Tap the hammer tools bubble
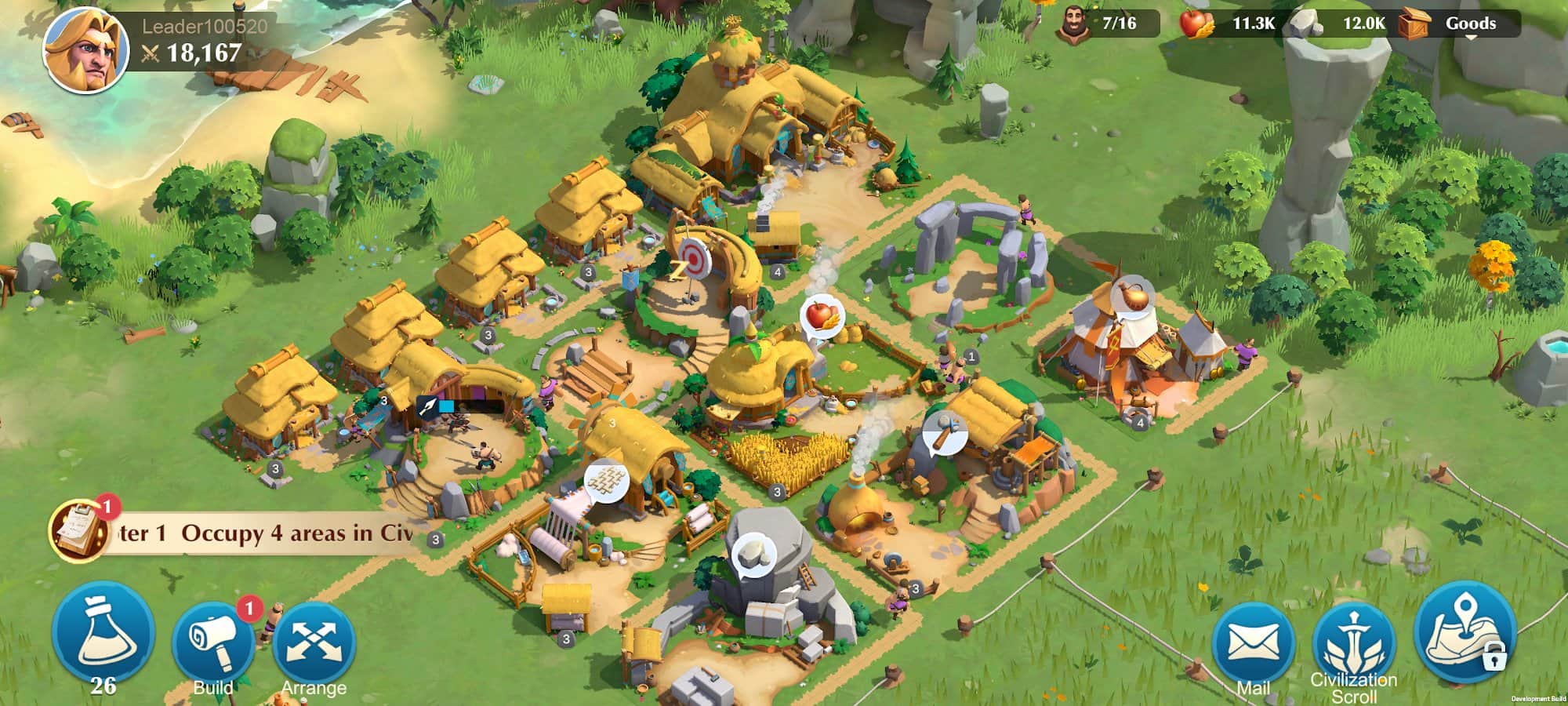Image resolution: width=1568 pixels, height=706 pixels. point(945,432)
